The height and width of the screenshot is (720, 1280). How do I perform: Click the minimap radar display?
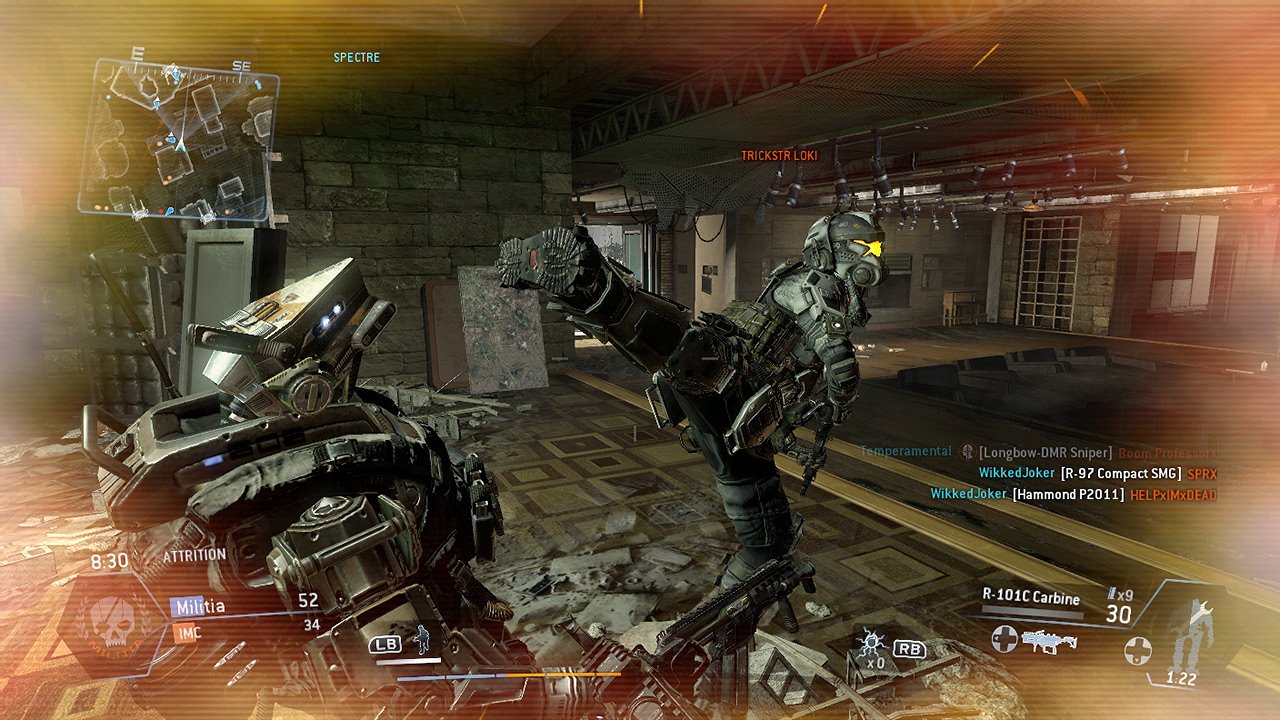click(178, 139)
